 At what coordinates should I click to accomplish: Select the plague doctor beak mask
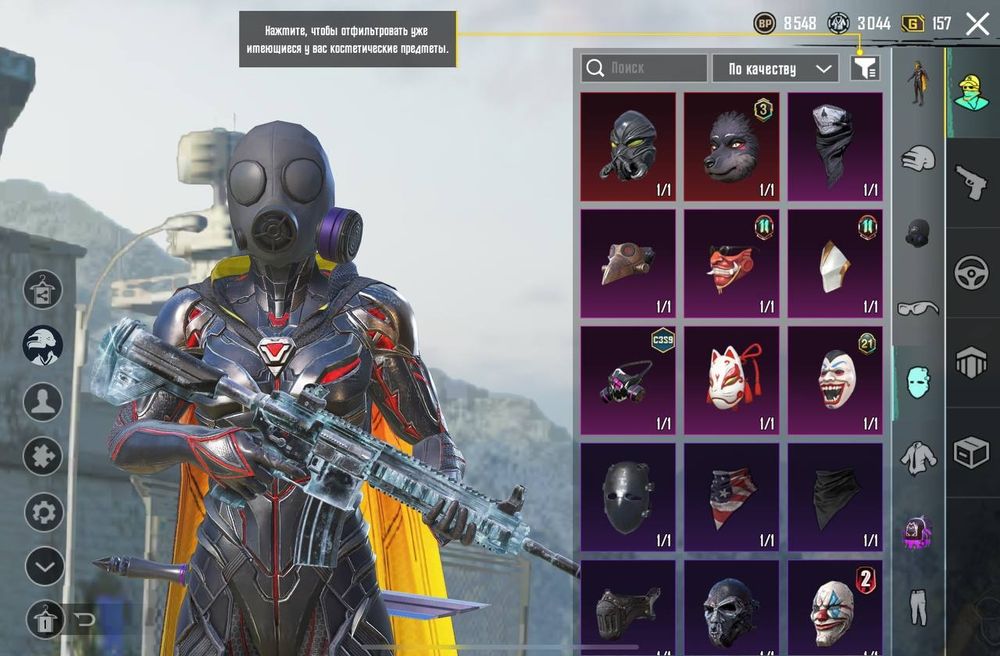click(x=628, y=262)
